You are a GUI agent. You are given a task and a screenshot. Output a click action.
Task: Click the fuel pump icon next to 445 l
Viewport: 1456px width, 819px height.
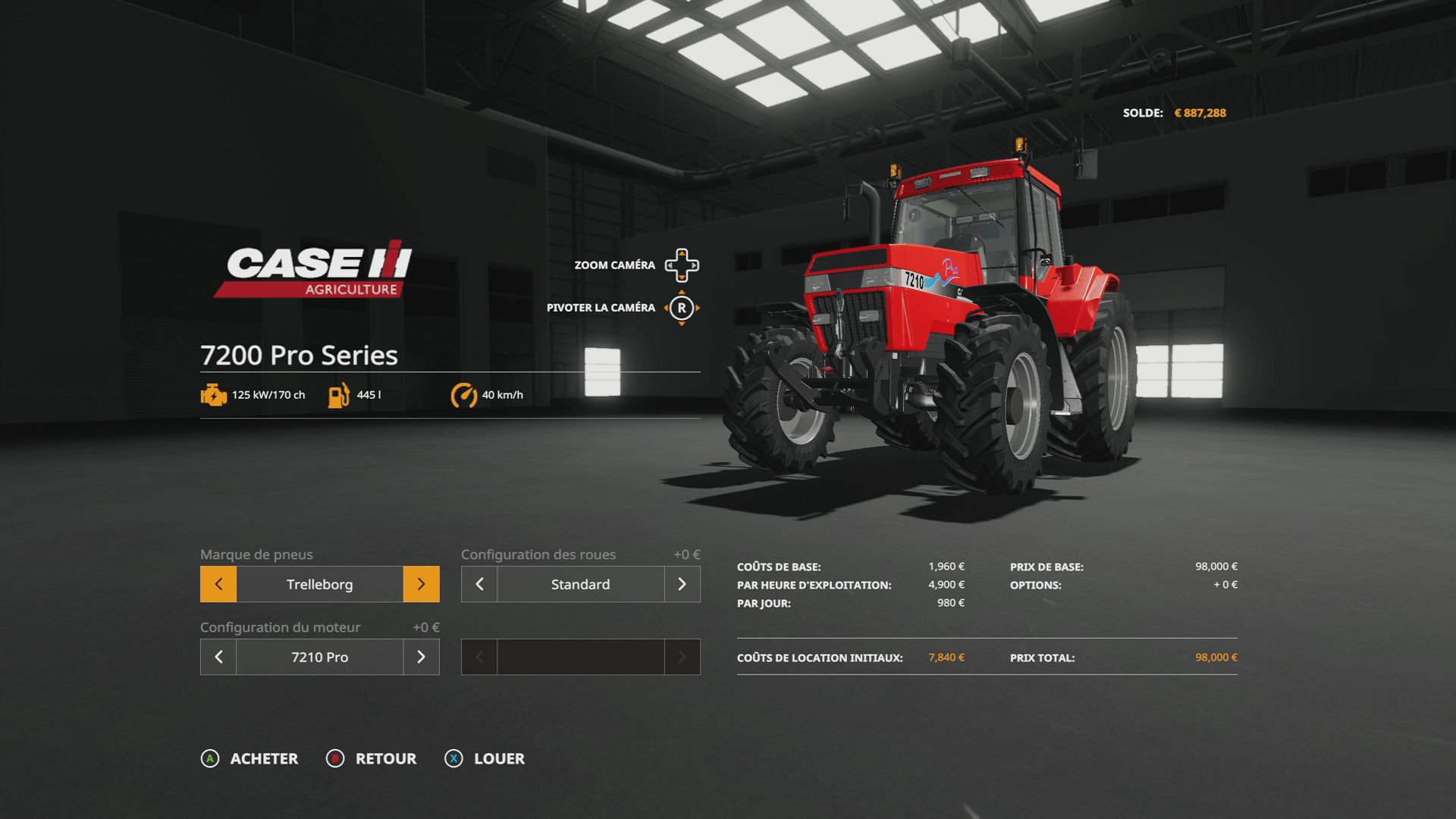[x=338, y=394]
